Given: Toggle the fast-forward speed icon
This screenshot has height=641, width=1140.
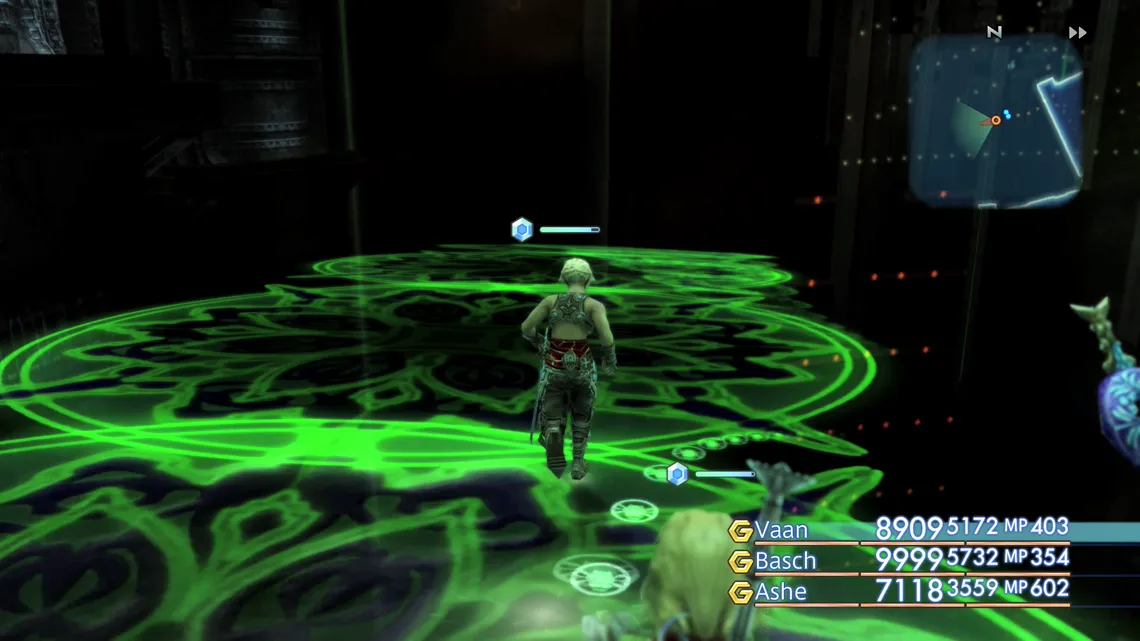Looking at the screenshot, I should click(x=1077, y=33).
